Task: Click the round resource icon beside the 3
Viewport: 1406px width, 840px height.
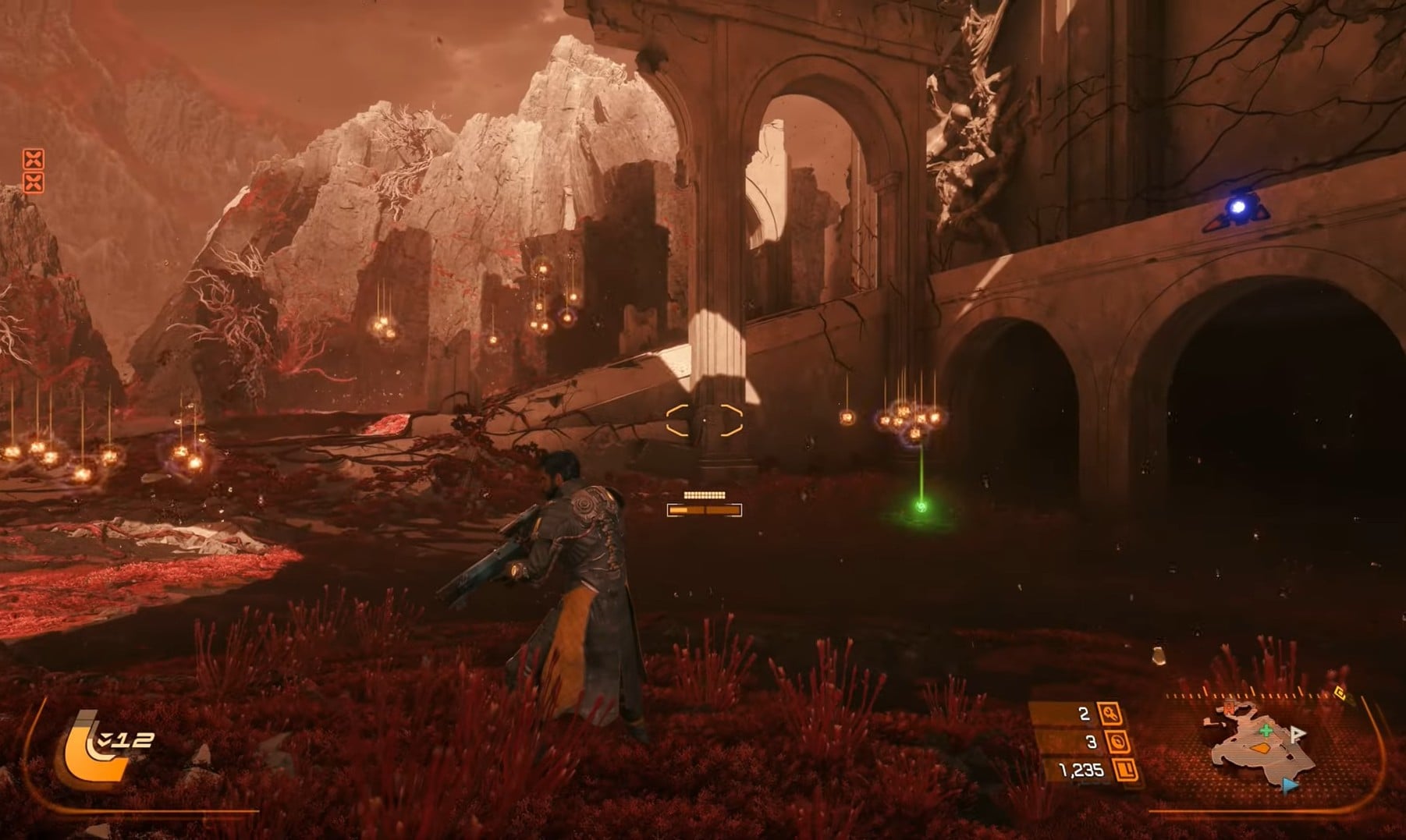Action: click(1119, 741)
